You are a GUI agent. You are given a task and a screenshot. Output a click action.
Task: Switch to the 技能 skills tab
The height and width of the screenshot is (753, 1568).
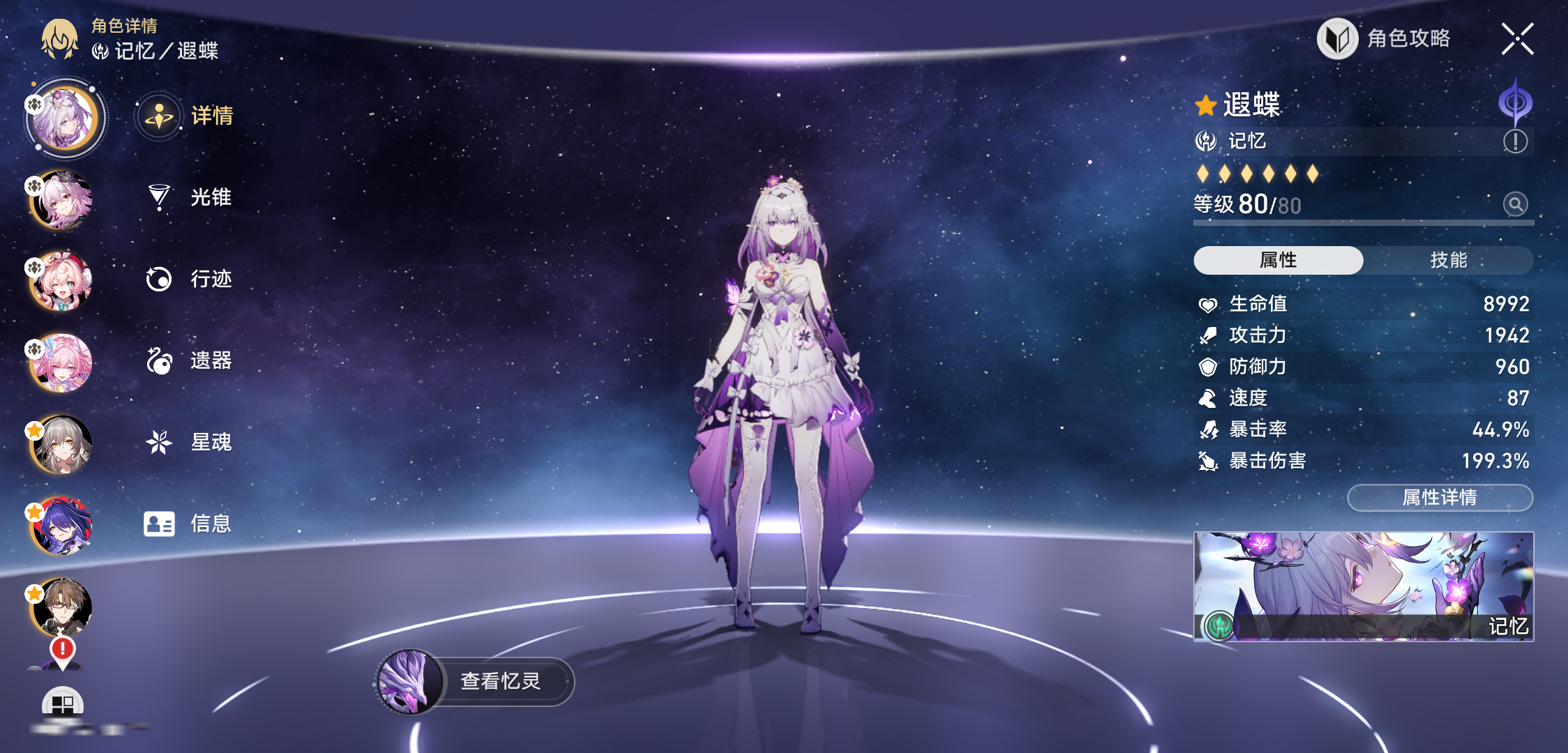click(x=1448, y=260)
